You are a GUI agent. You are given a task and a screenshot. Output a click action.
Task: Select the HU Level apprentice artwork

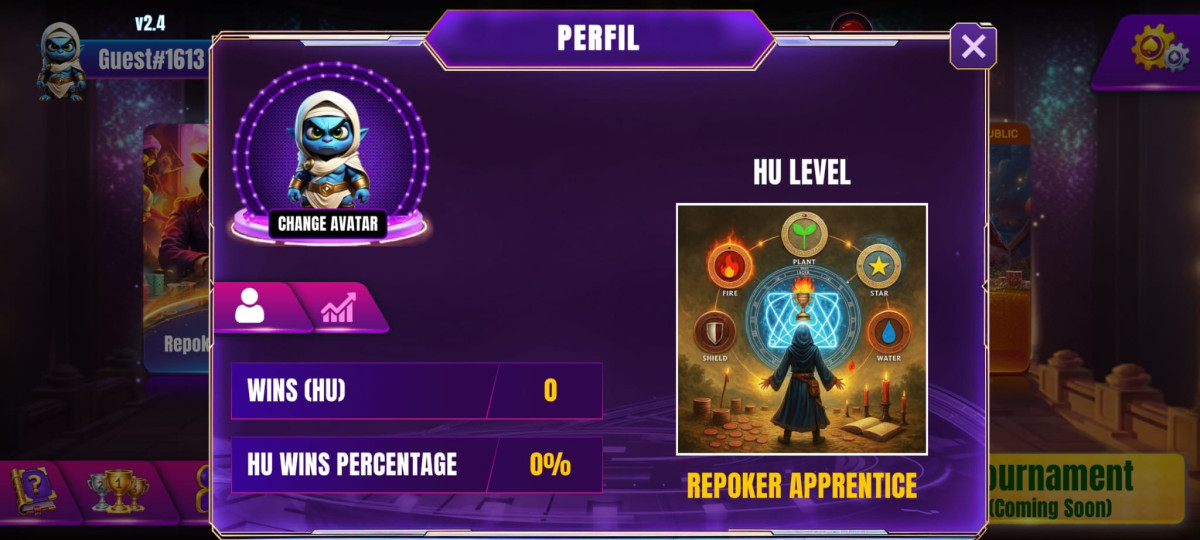(801, 329)
